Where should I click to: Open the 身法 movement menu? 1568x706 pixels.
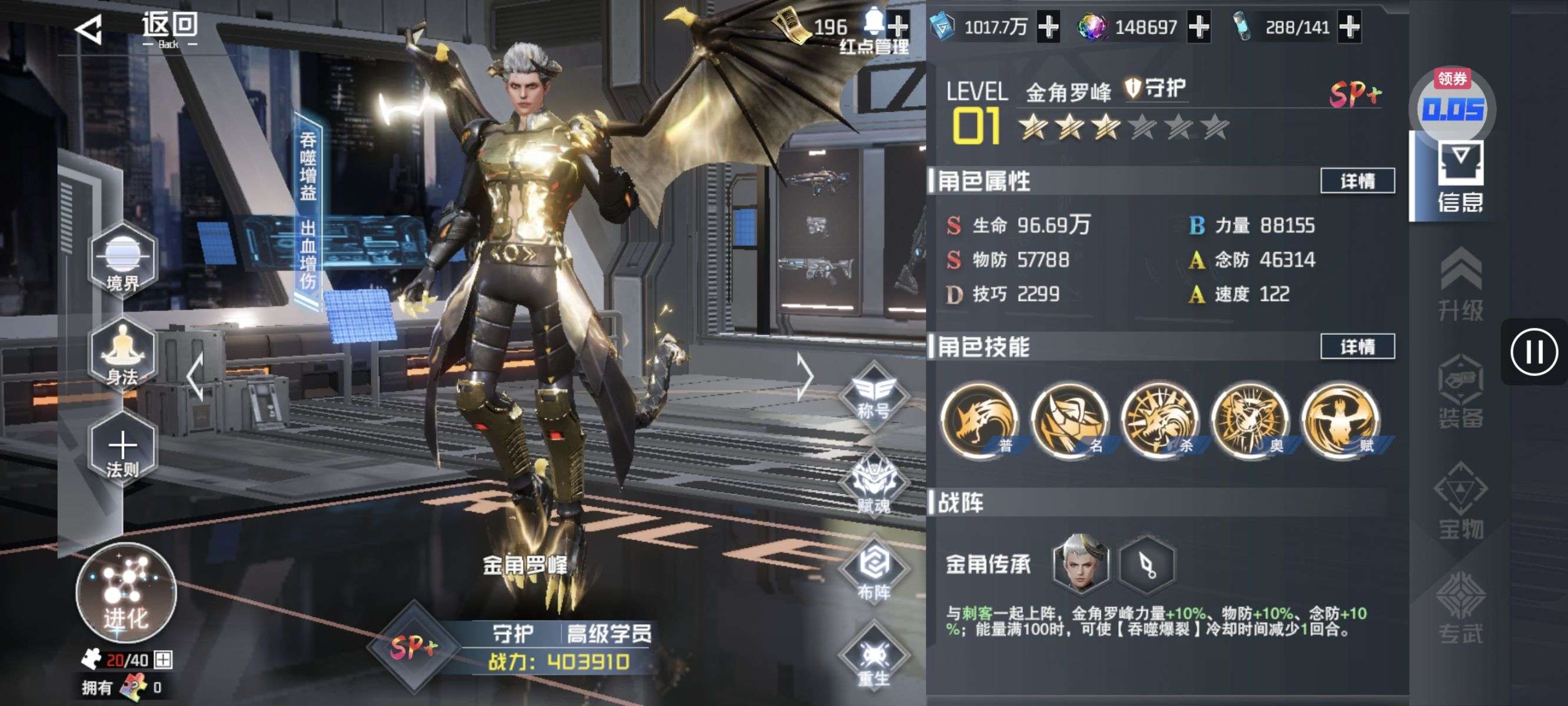click(122, 355)
